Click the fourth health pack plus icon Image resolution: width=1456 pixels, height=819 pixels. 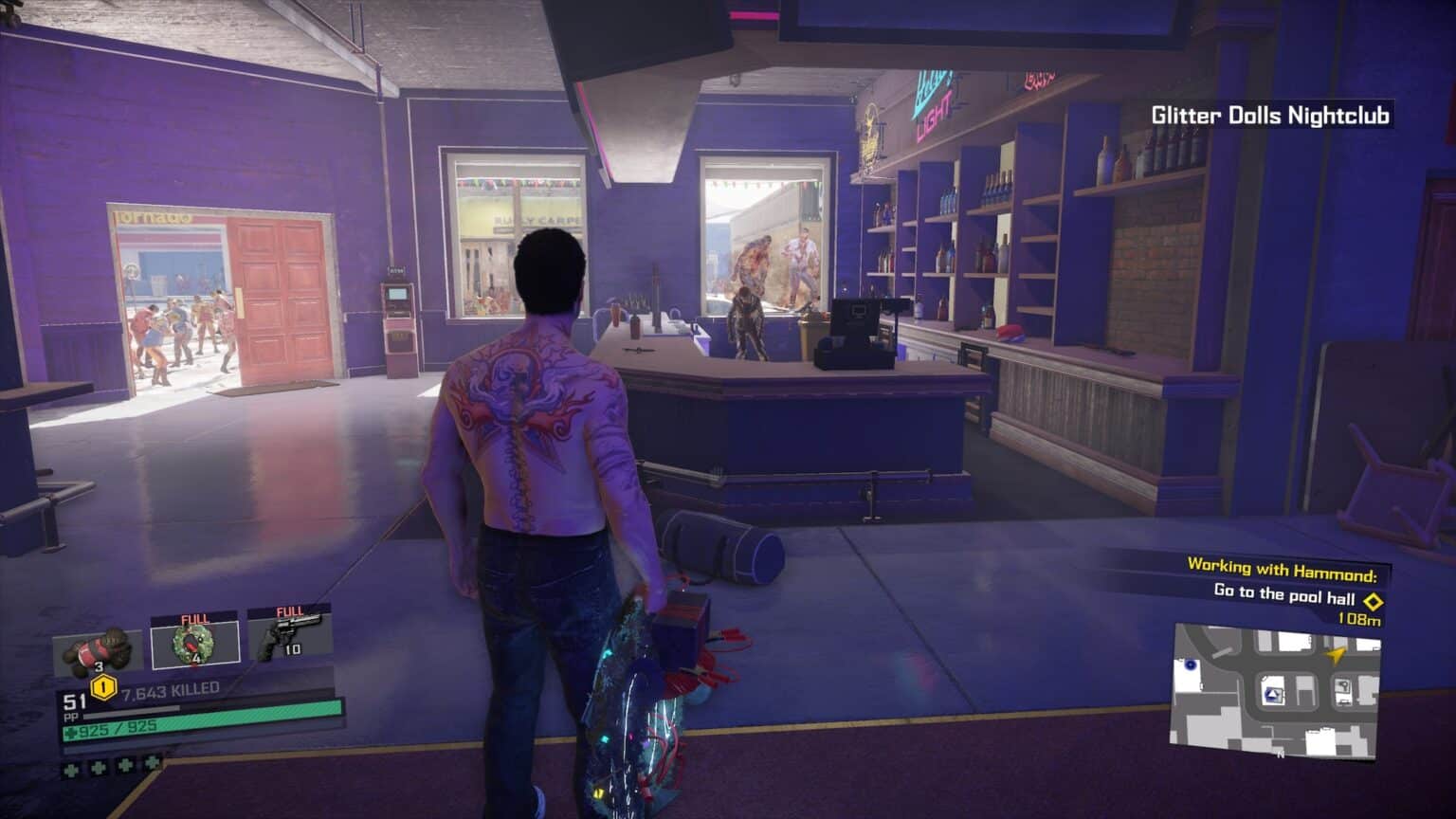(x=151, y=764)
